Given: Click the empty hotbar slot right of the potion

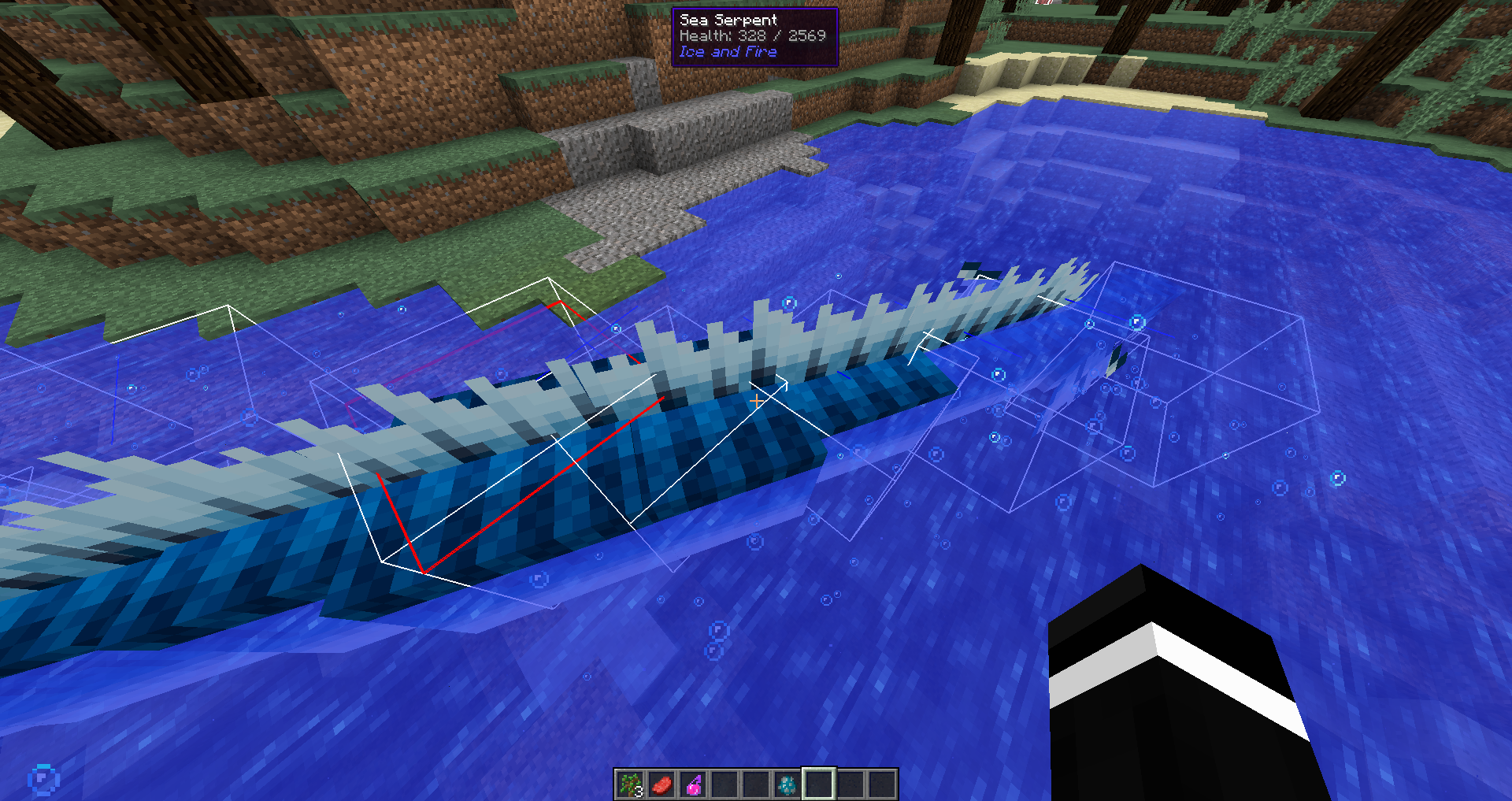Looking at the screenshot, I should (725, 785).
